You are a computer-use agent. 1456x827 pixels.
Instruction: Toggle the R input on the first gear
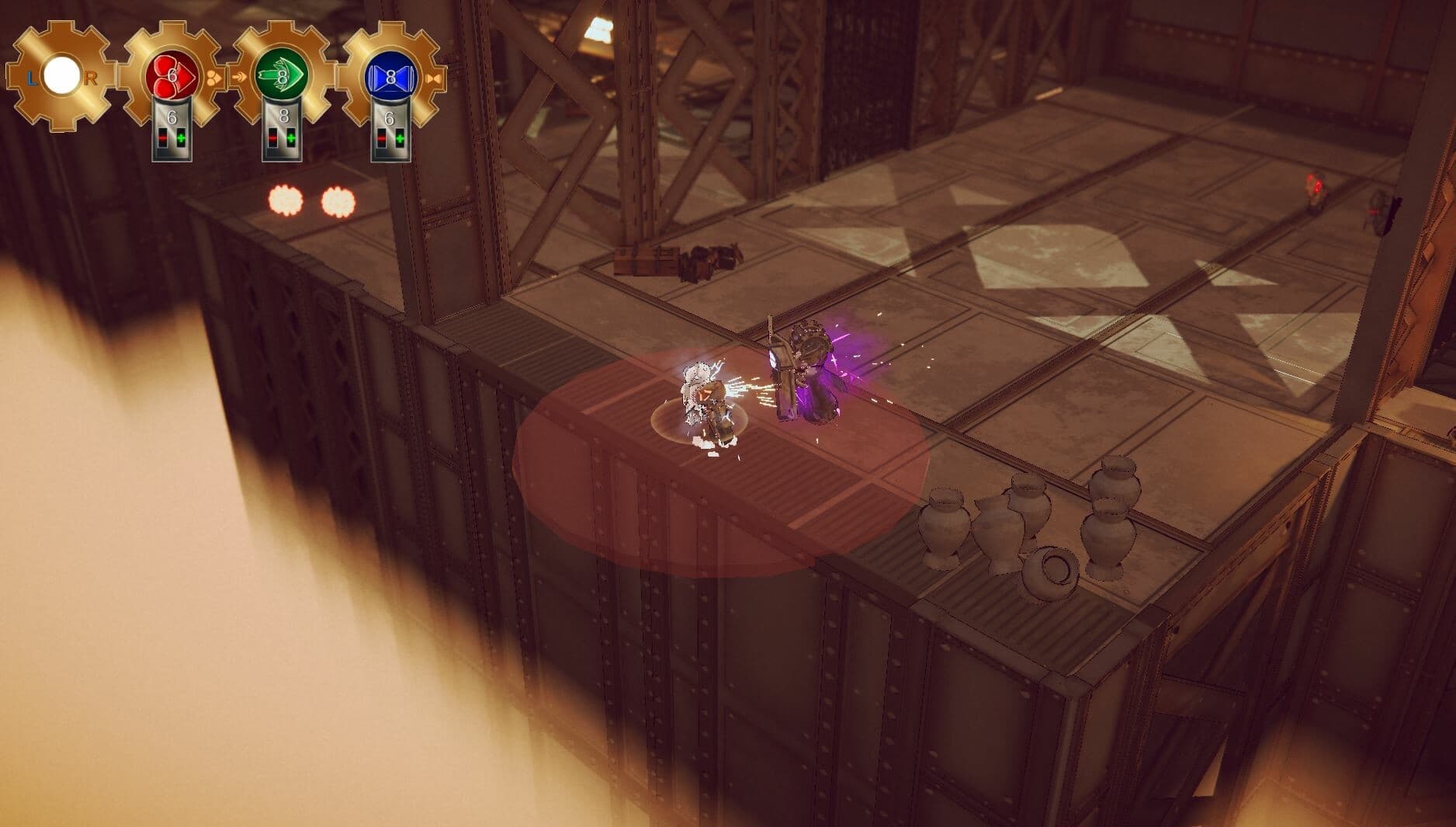[92, 79]
